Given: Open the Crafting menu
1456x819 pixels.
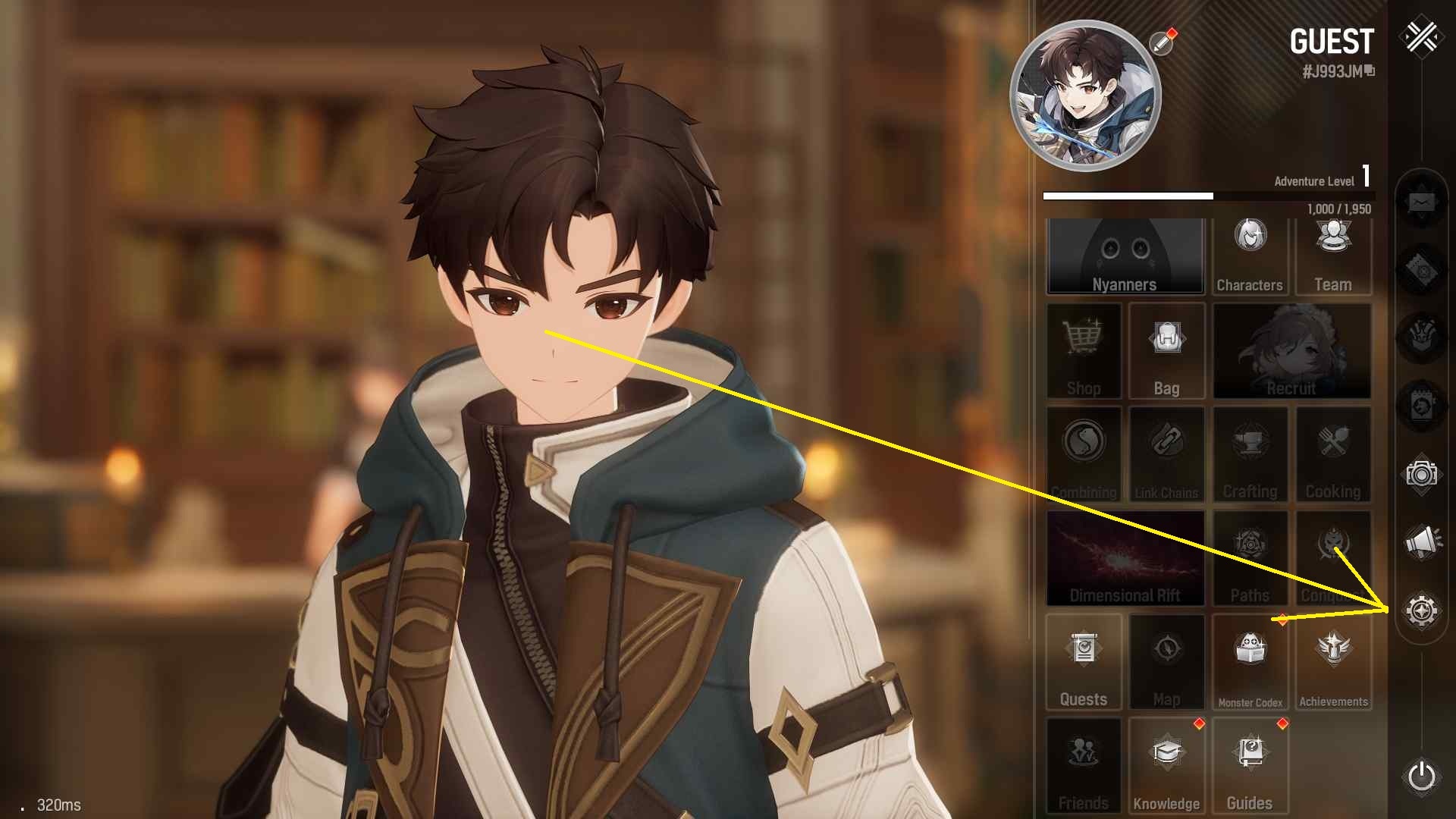Looking at the screenshot, I should 1250,455.
